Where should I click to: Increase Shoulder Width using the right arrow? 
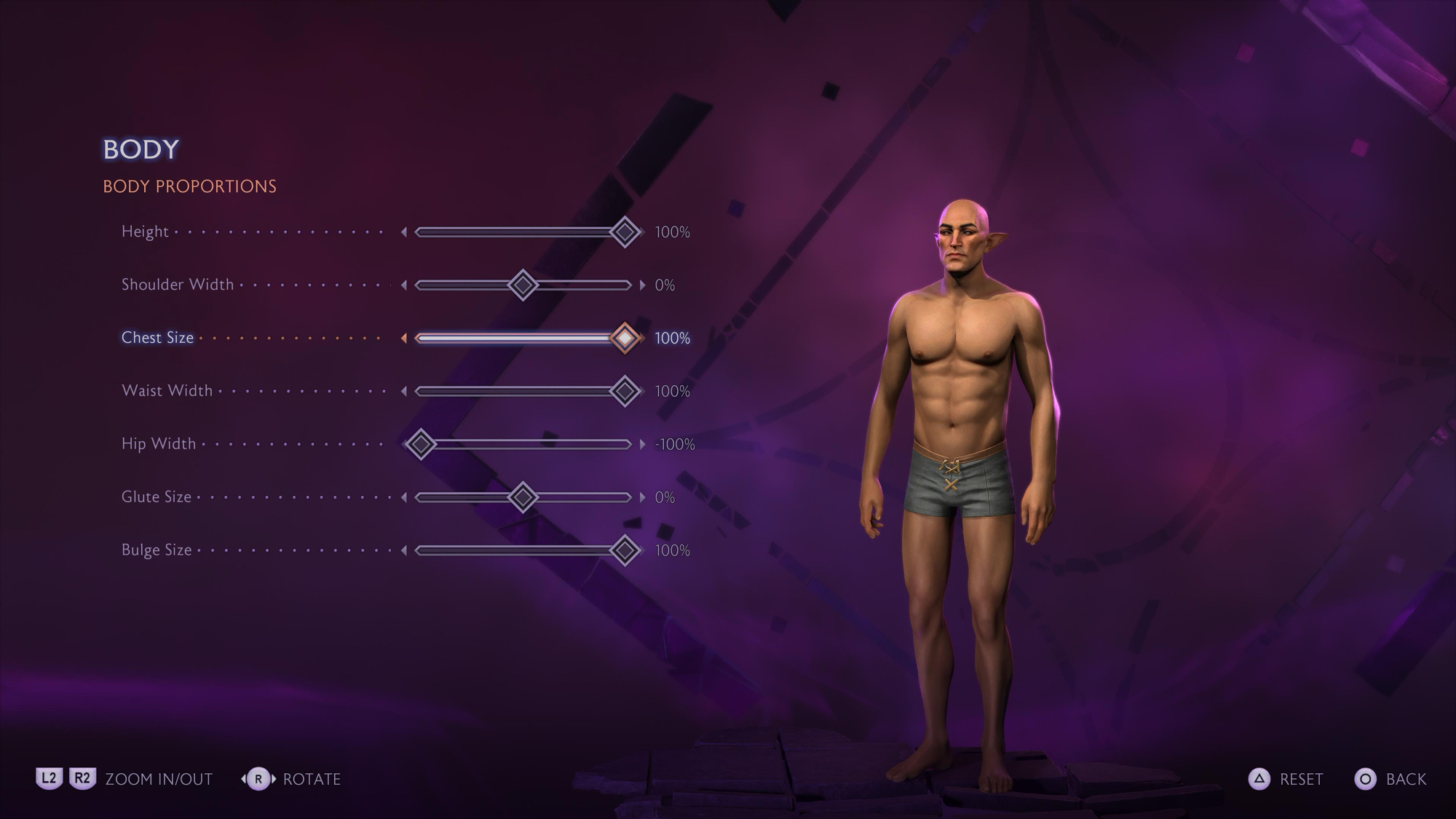[x=642, y=285]
